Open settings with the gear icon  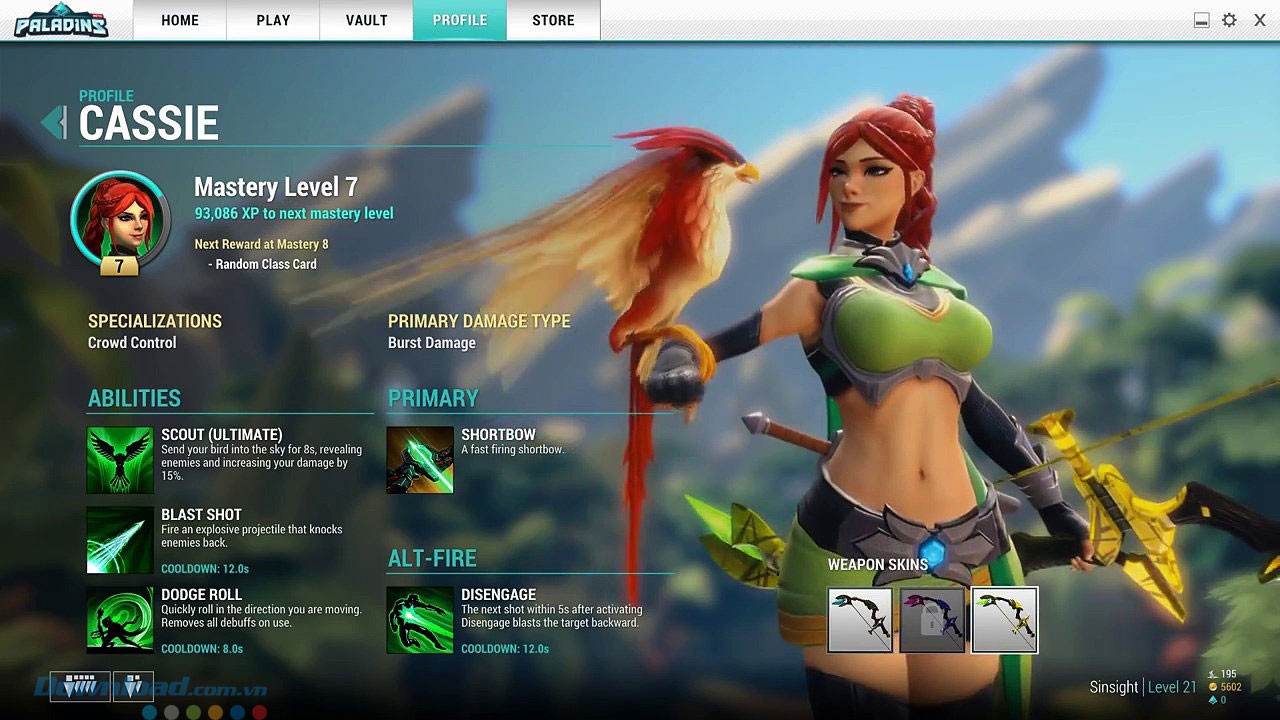pos(1229,20)
